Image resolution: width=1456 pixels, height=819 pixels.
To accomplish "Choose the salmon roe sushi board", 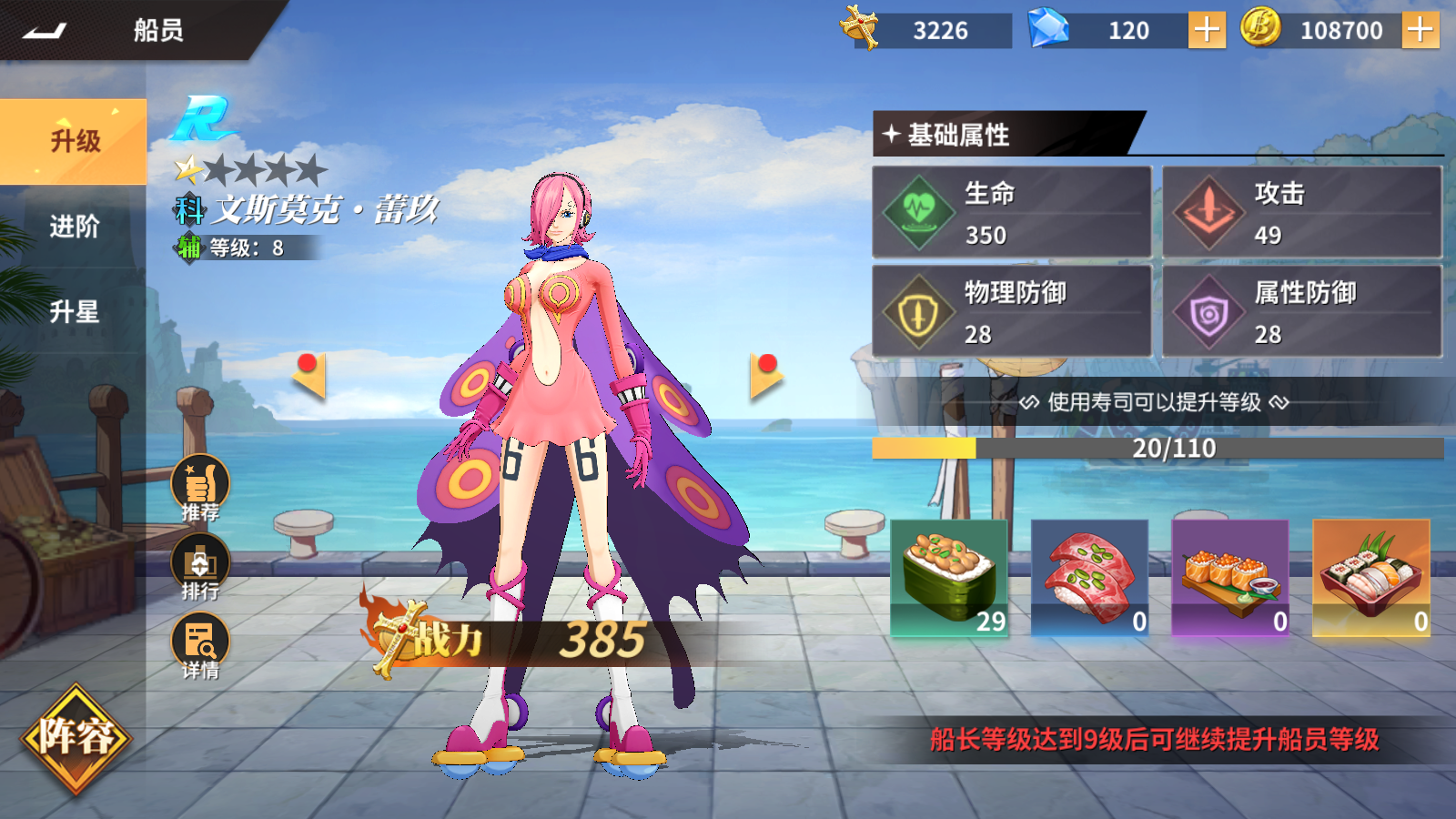I will point(1230,578).
